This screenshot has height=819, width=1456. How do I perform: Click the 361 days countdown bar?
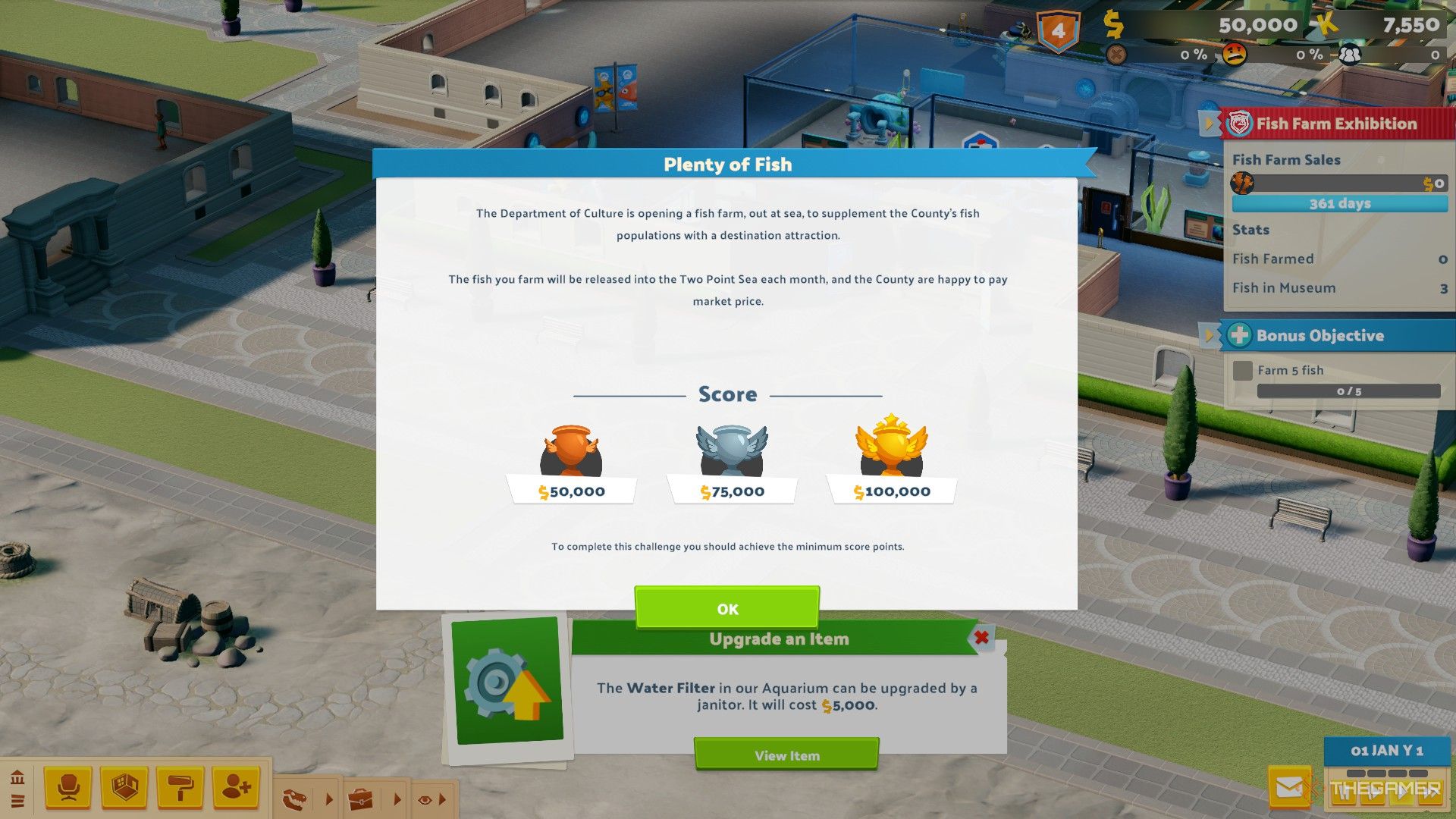tap(1338, 203)
